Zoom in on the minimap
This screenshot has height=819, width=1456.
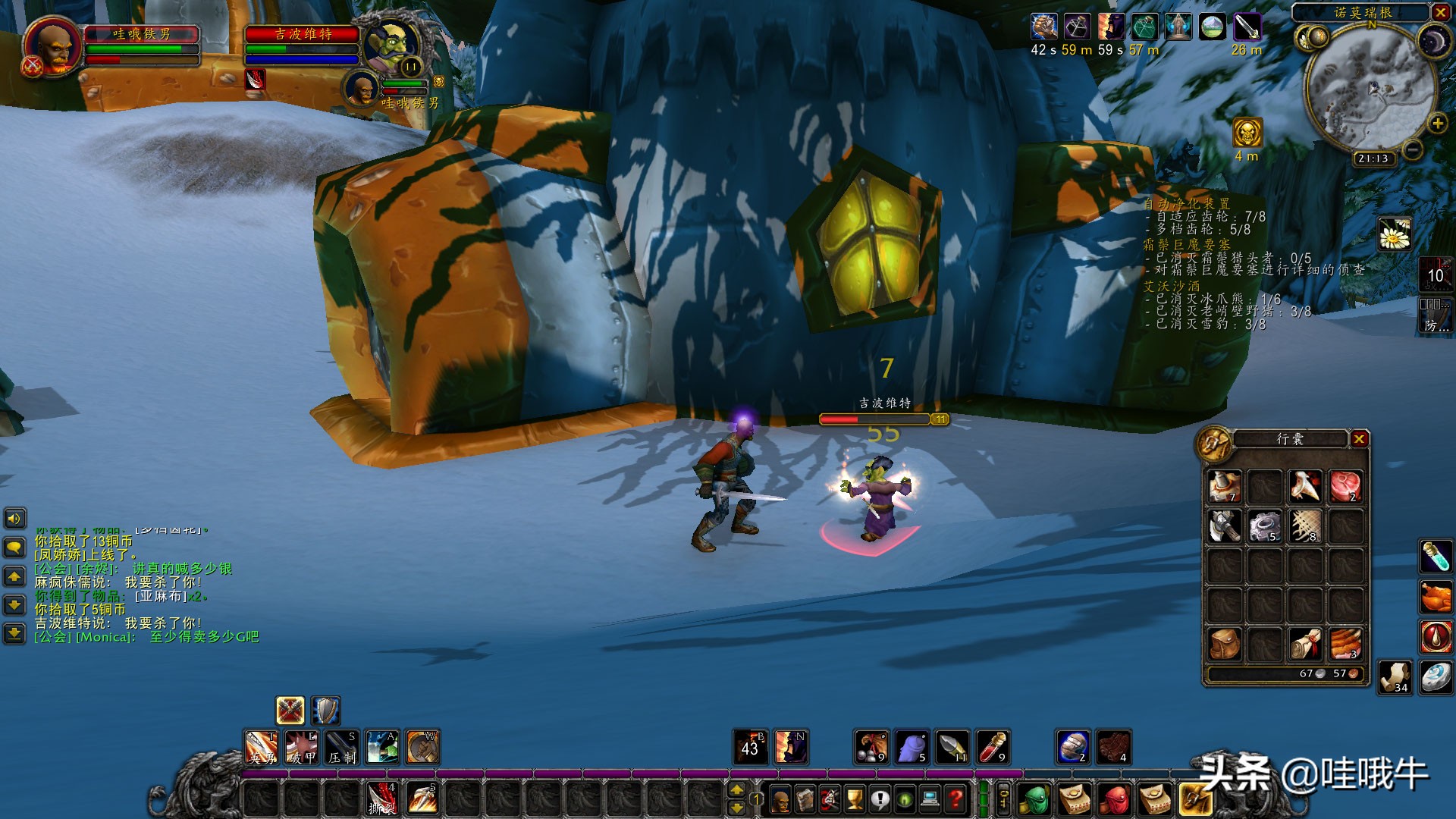(1436, 124)
